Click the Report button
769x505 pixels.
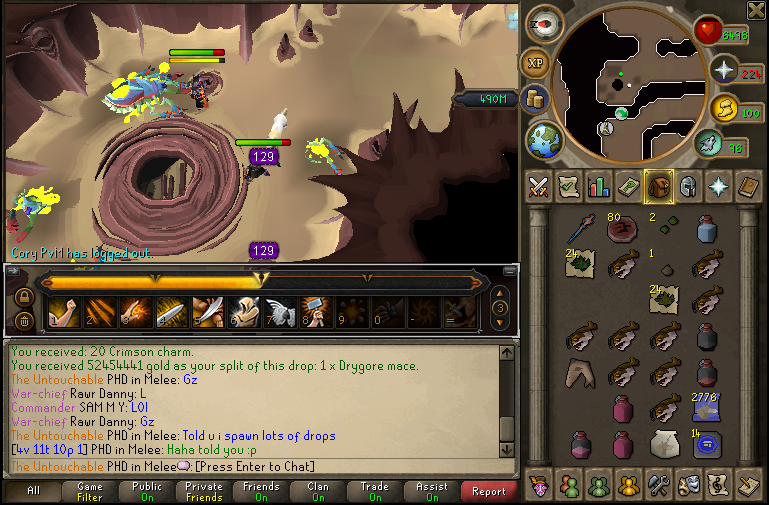[x=489, y=491]
